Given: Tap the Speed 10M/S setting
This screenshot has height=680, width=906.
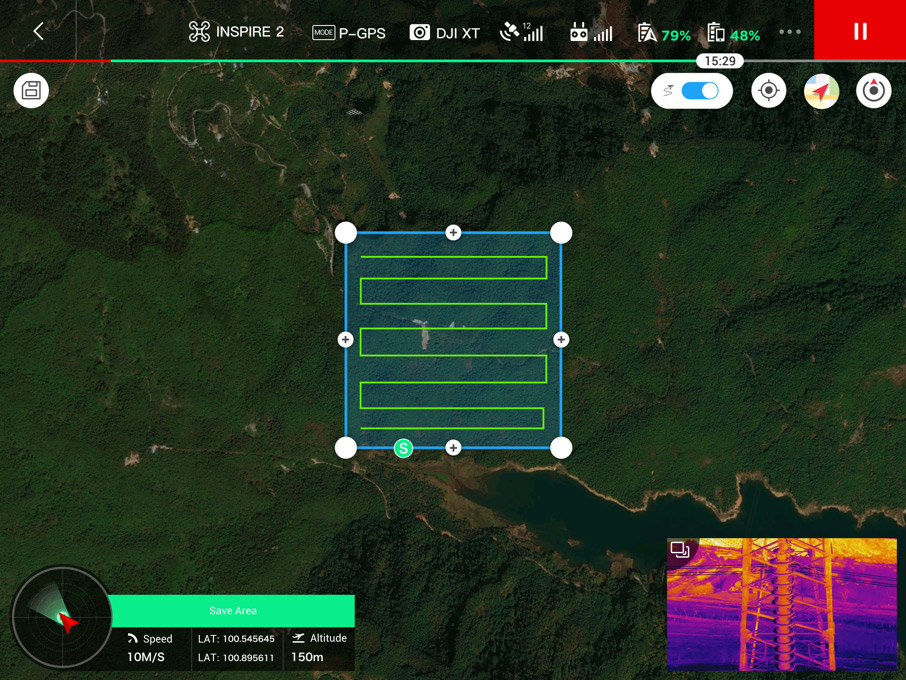Looking at the screenshot, I should pos(150,648).
